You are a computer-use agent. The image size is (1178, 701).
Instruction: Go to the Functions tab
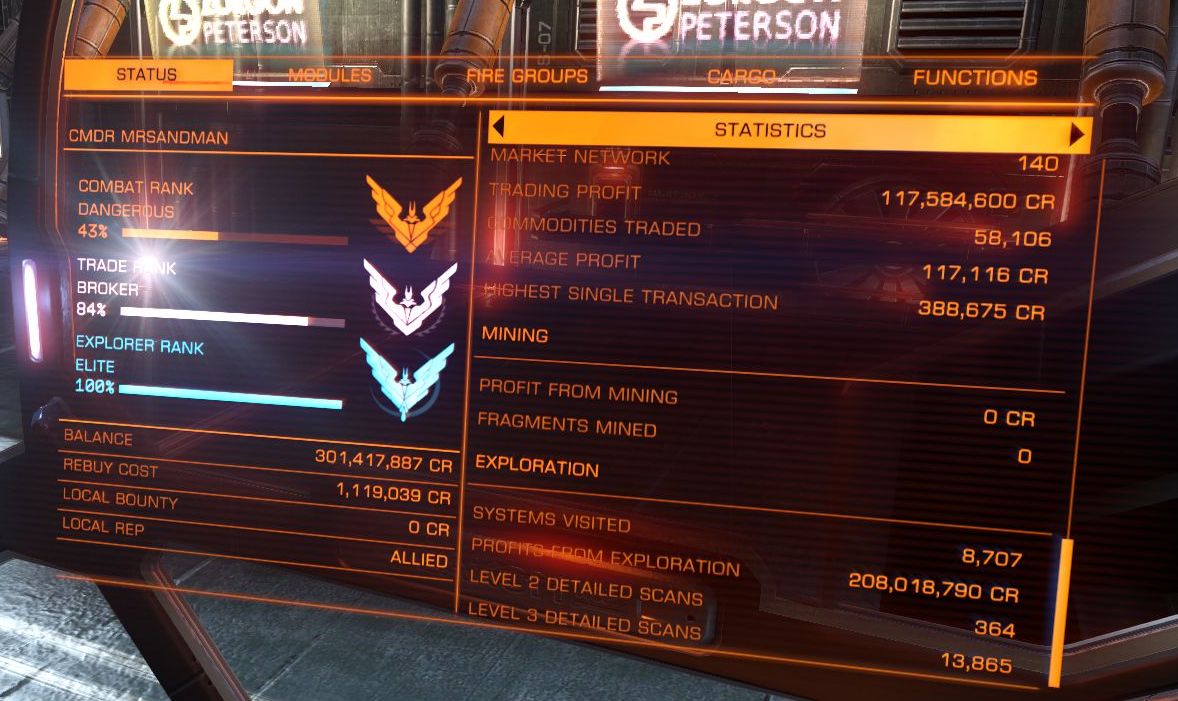[x=974, y=78]
